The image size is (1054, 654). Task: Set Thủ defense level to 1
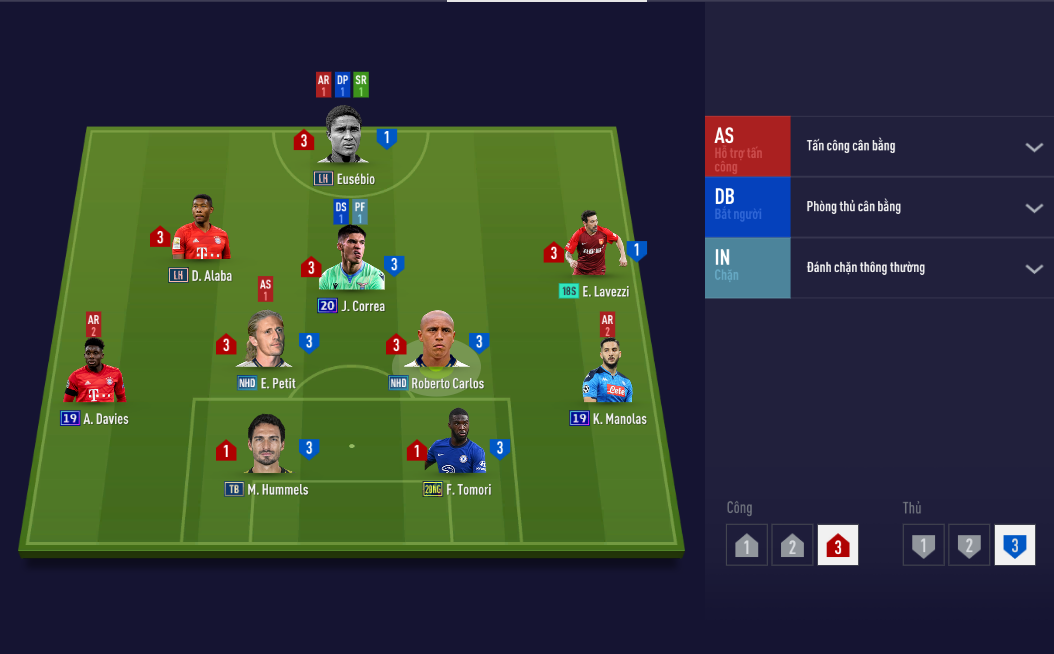(924, 545)
